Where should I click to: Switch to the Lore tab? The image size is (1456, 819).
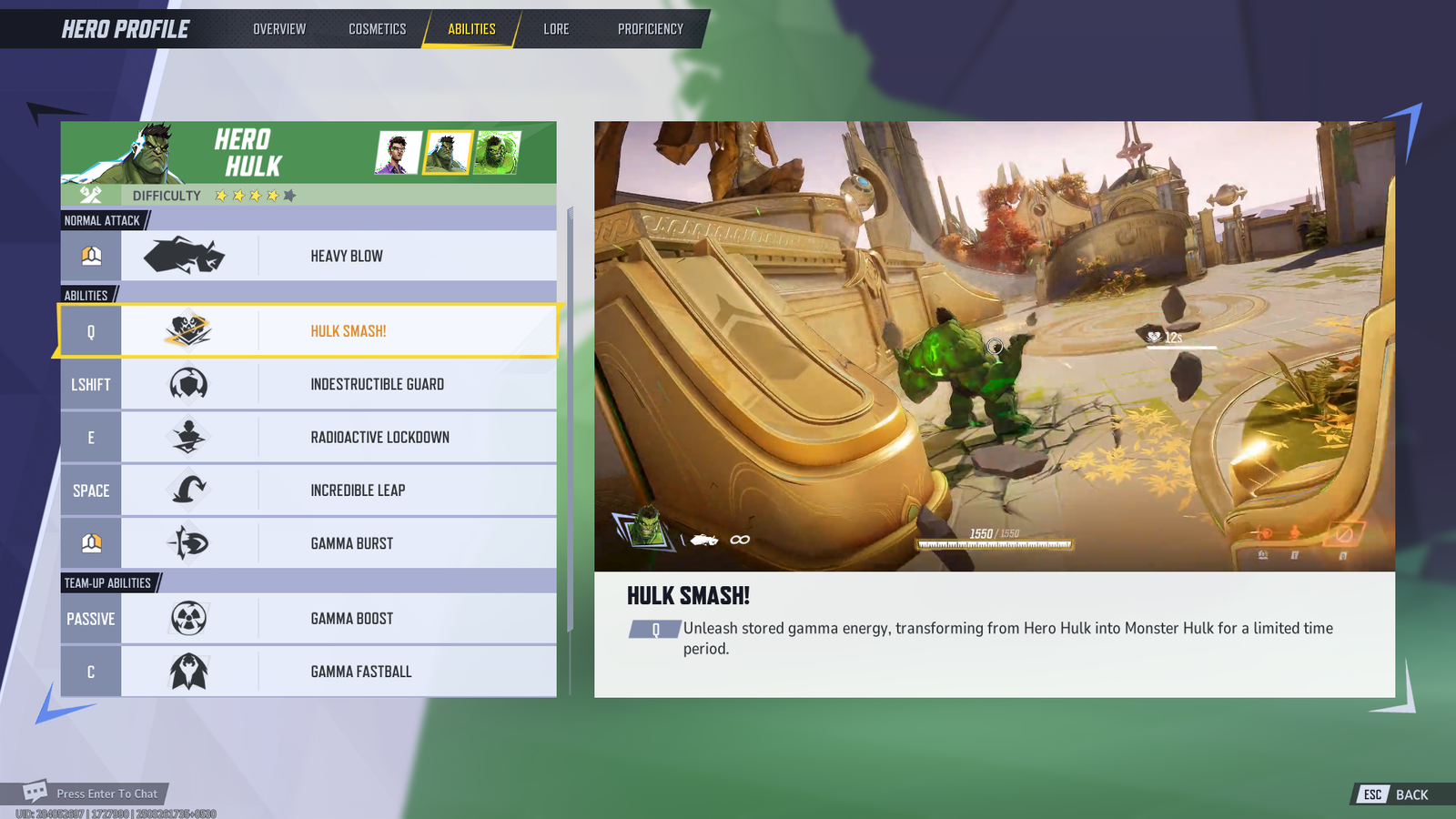point(555,28)
